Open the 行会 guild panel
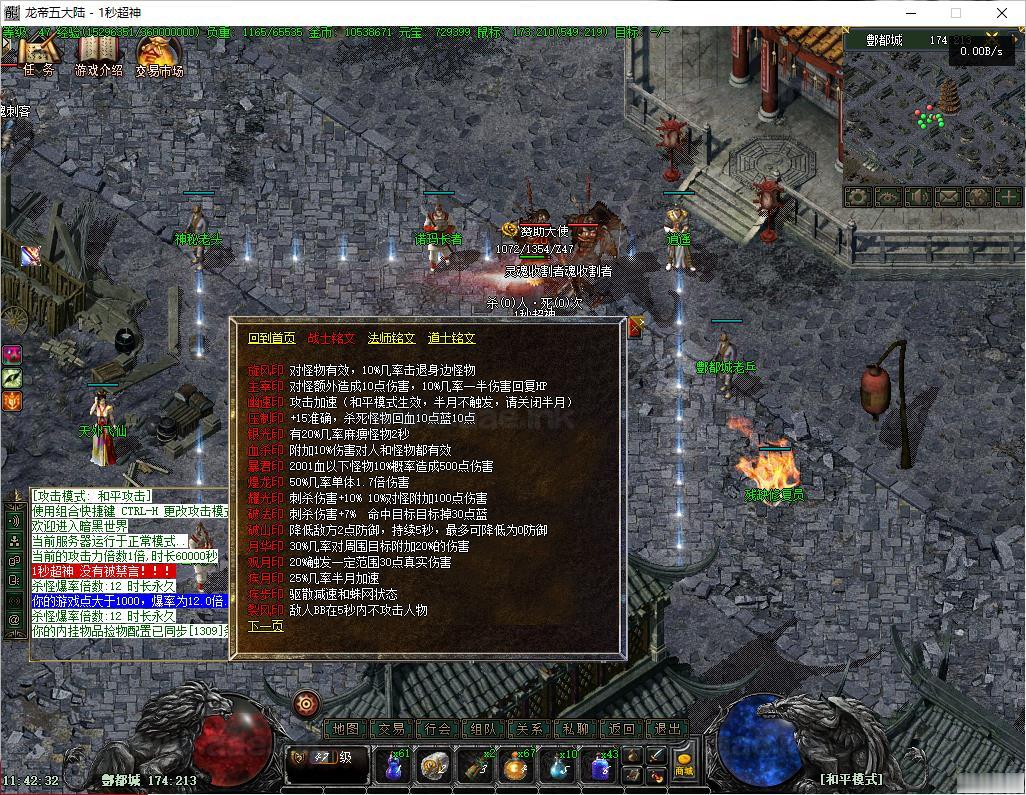The image size is (1026, 795). (438, 729)
